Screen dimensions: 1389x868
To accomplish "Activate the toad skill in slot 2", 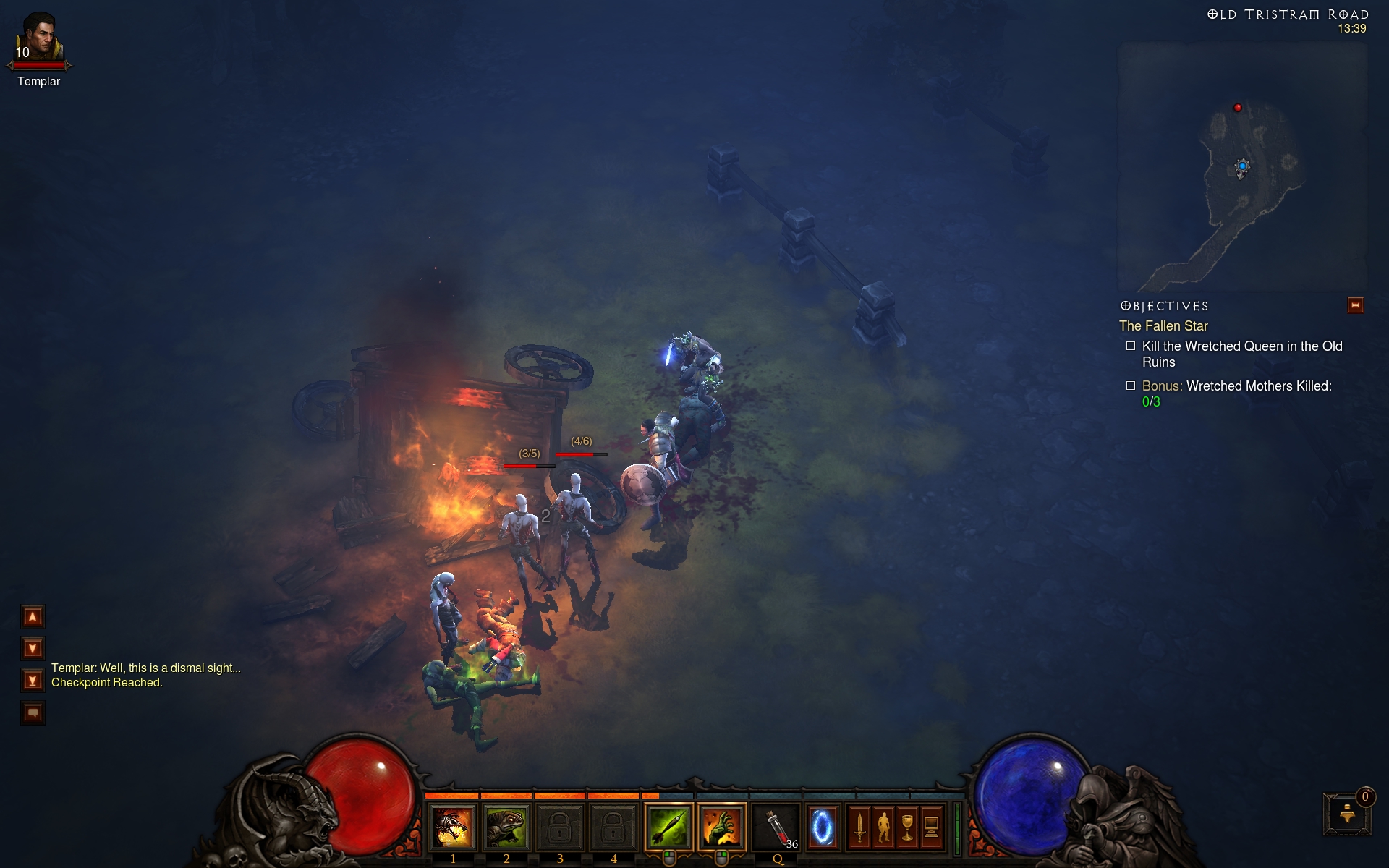I will click(x=506, y=827).
